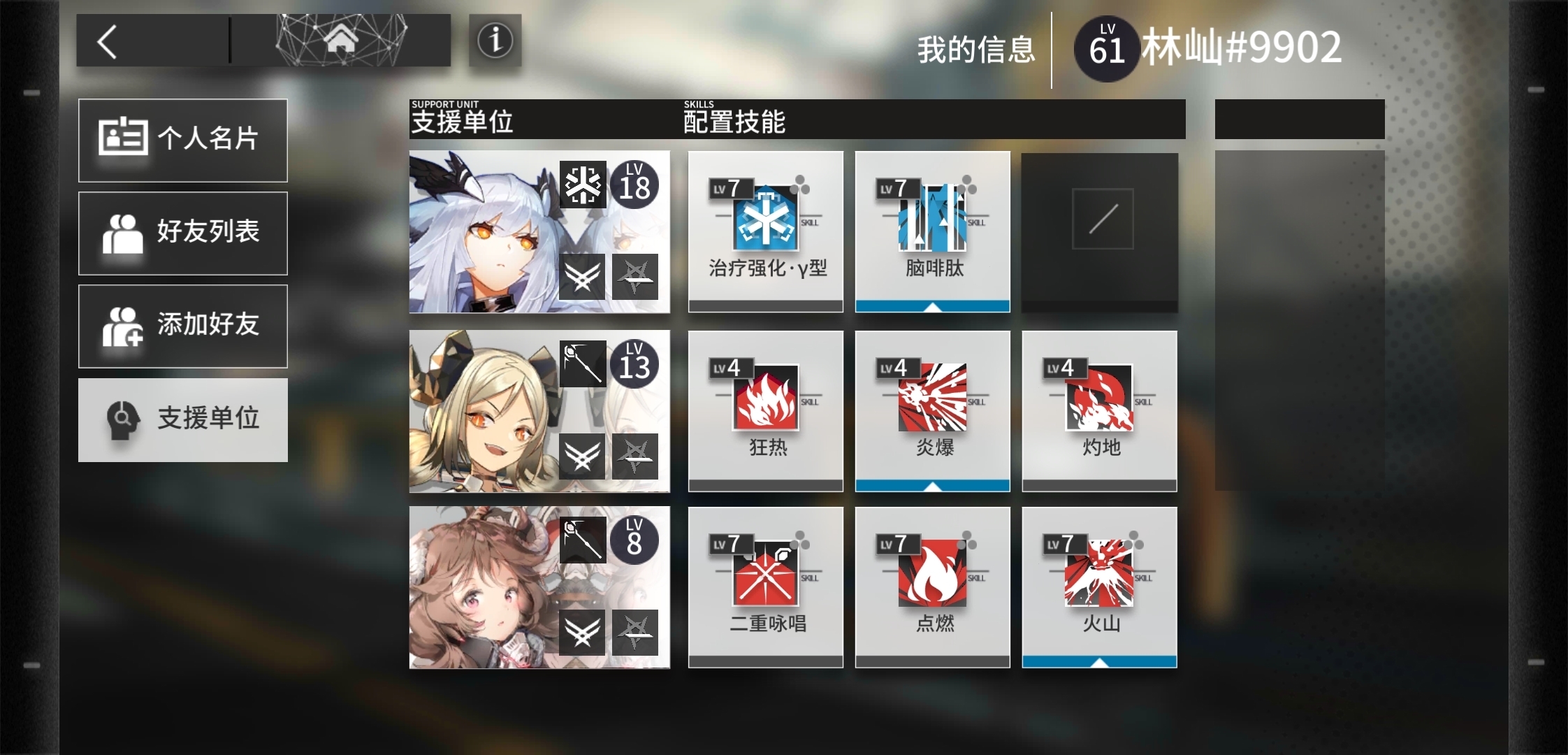
Task: Switch to 好友列表 friend list
Action: (183, 233)
